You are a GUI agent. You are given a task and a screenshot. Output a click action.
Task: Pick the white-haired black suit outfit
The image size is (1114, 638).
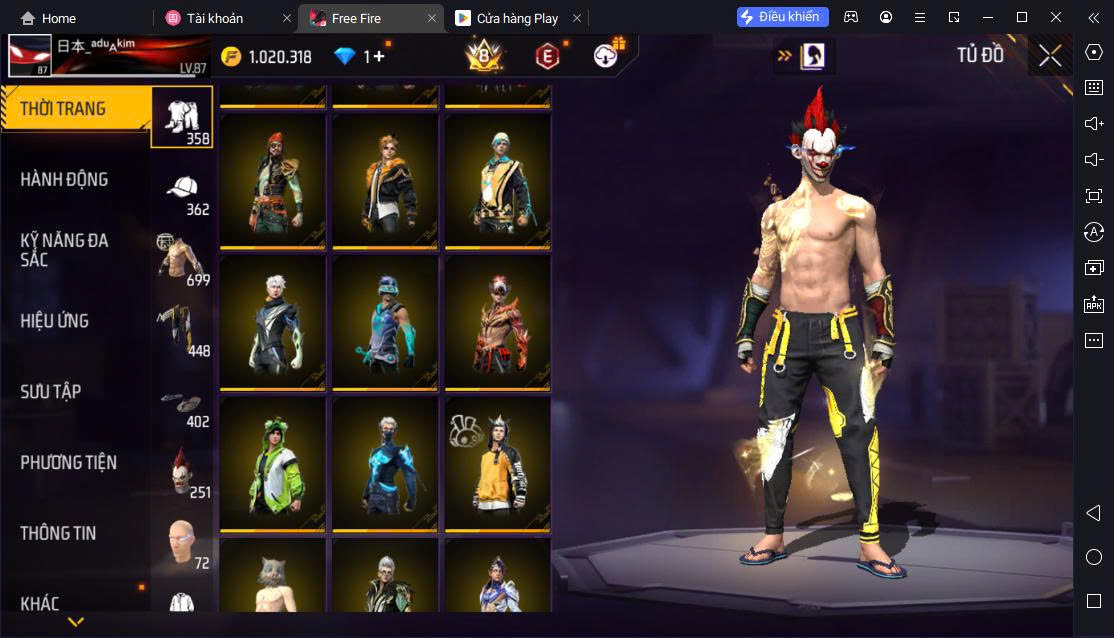coord(273,322)
